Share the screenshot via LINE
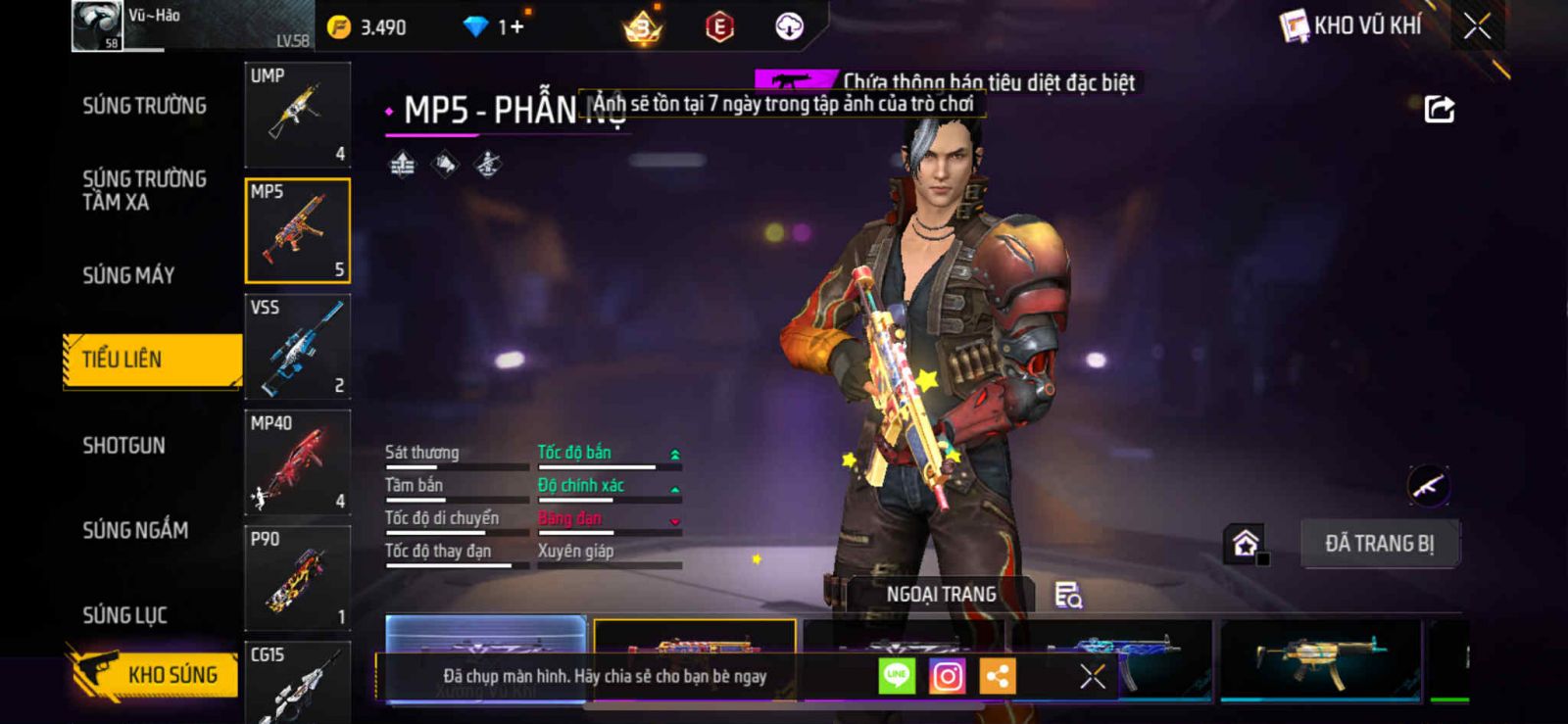 coord(896,676)
